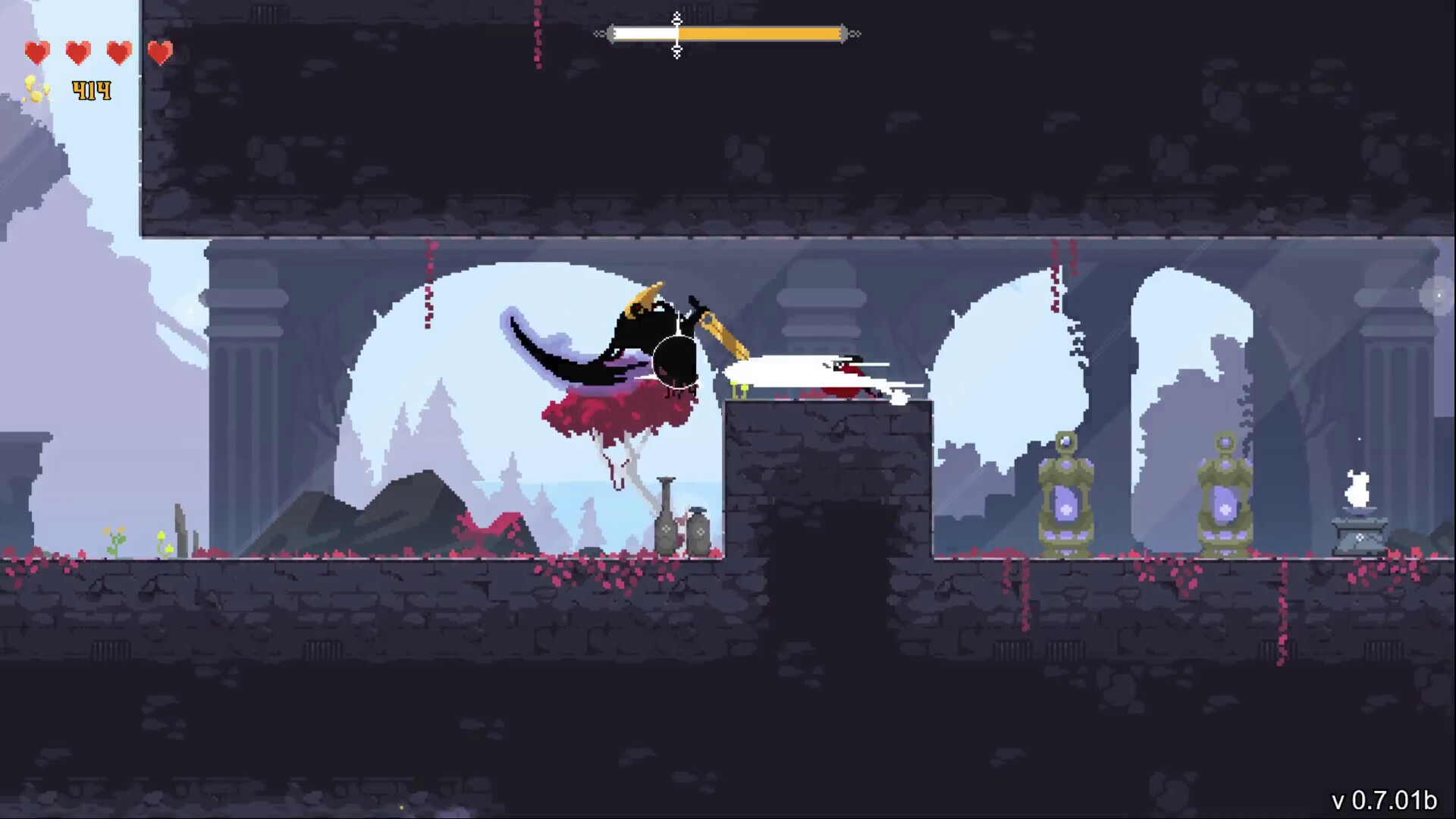
Task: Click the first red heart icon
Action: [x=38, y=52]
